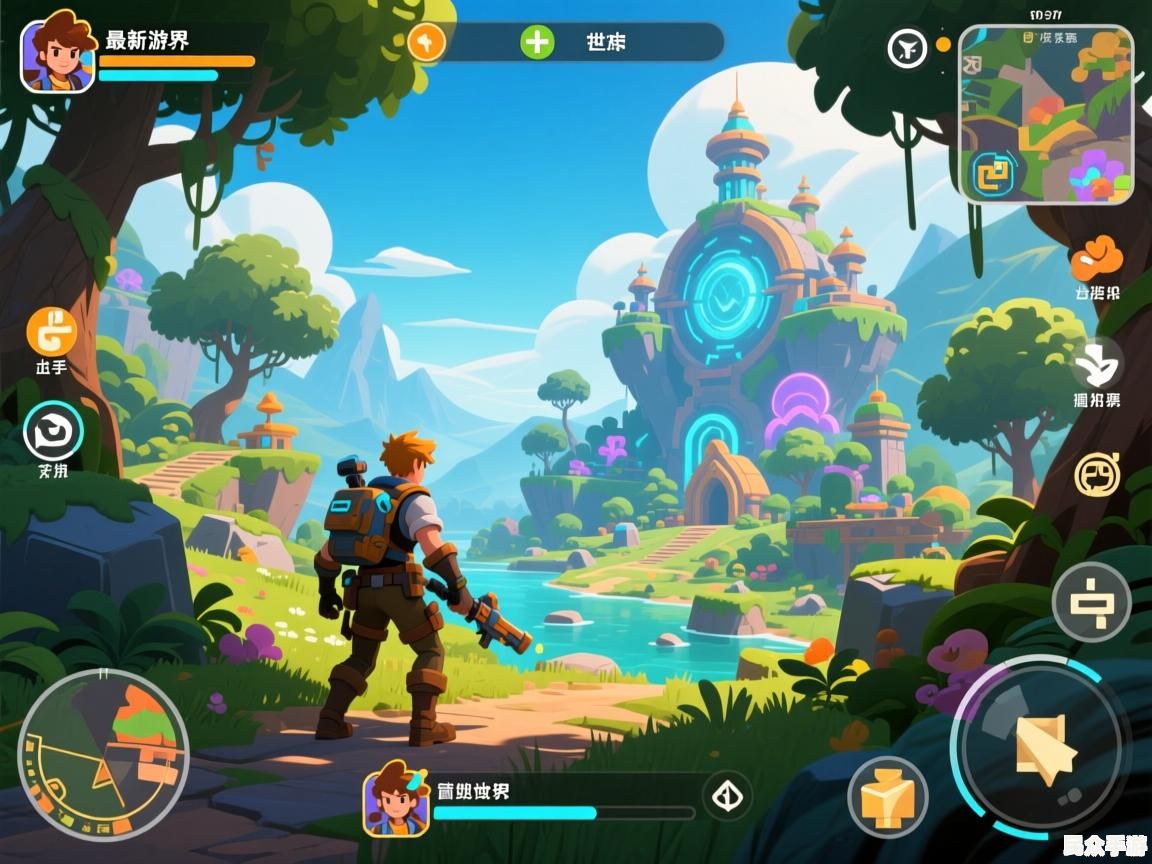Select the white bird icon beside the minimap
This screenshot has height=864, width=1152.
click(908, 47)
